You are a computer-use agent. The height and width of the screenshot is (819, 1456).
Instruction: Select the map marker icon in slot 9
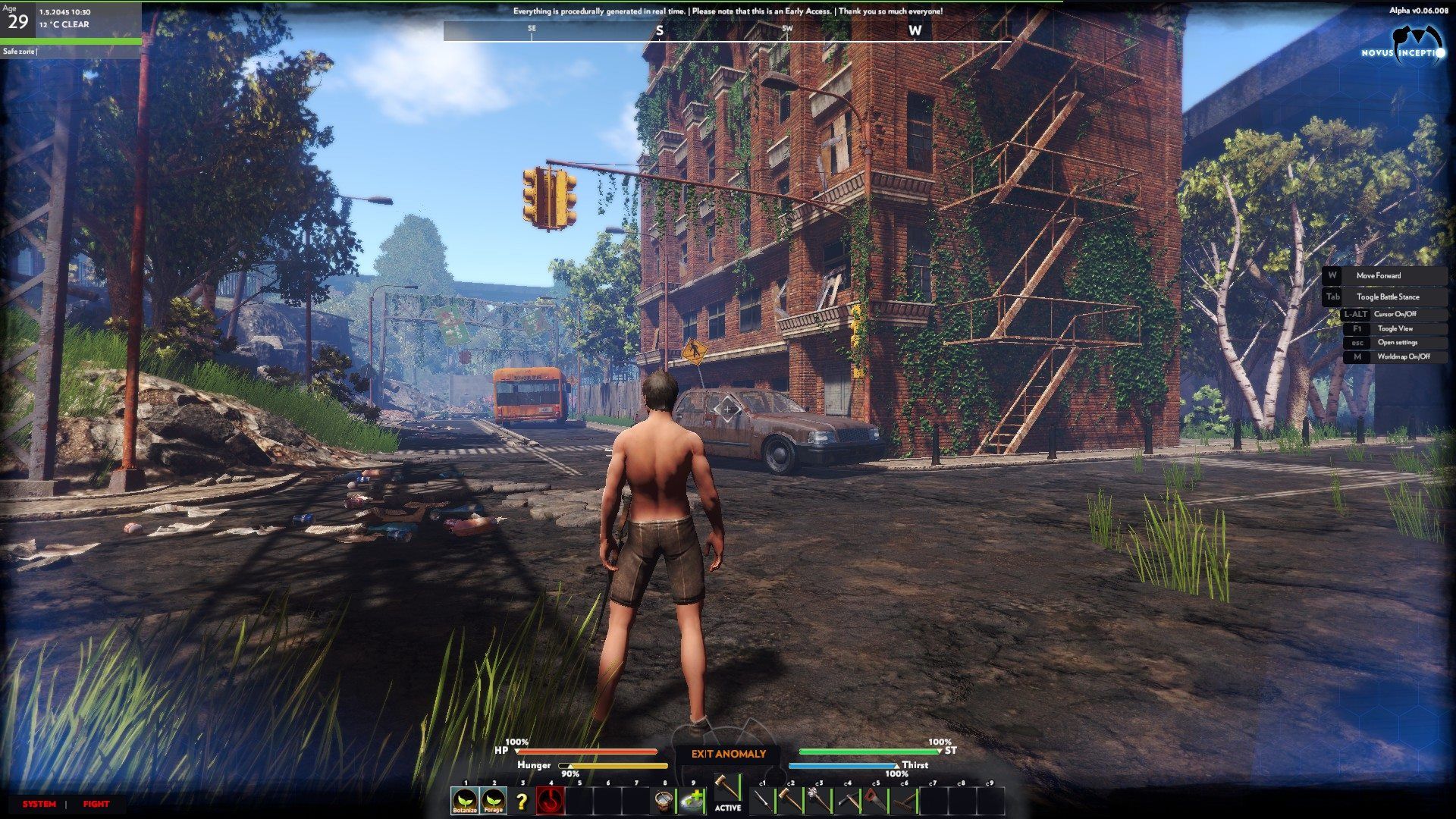pos(692,801)
